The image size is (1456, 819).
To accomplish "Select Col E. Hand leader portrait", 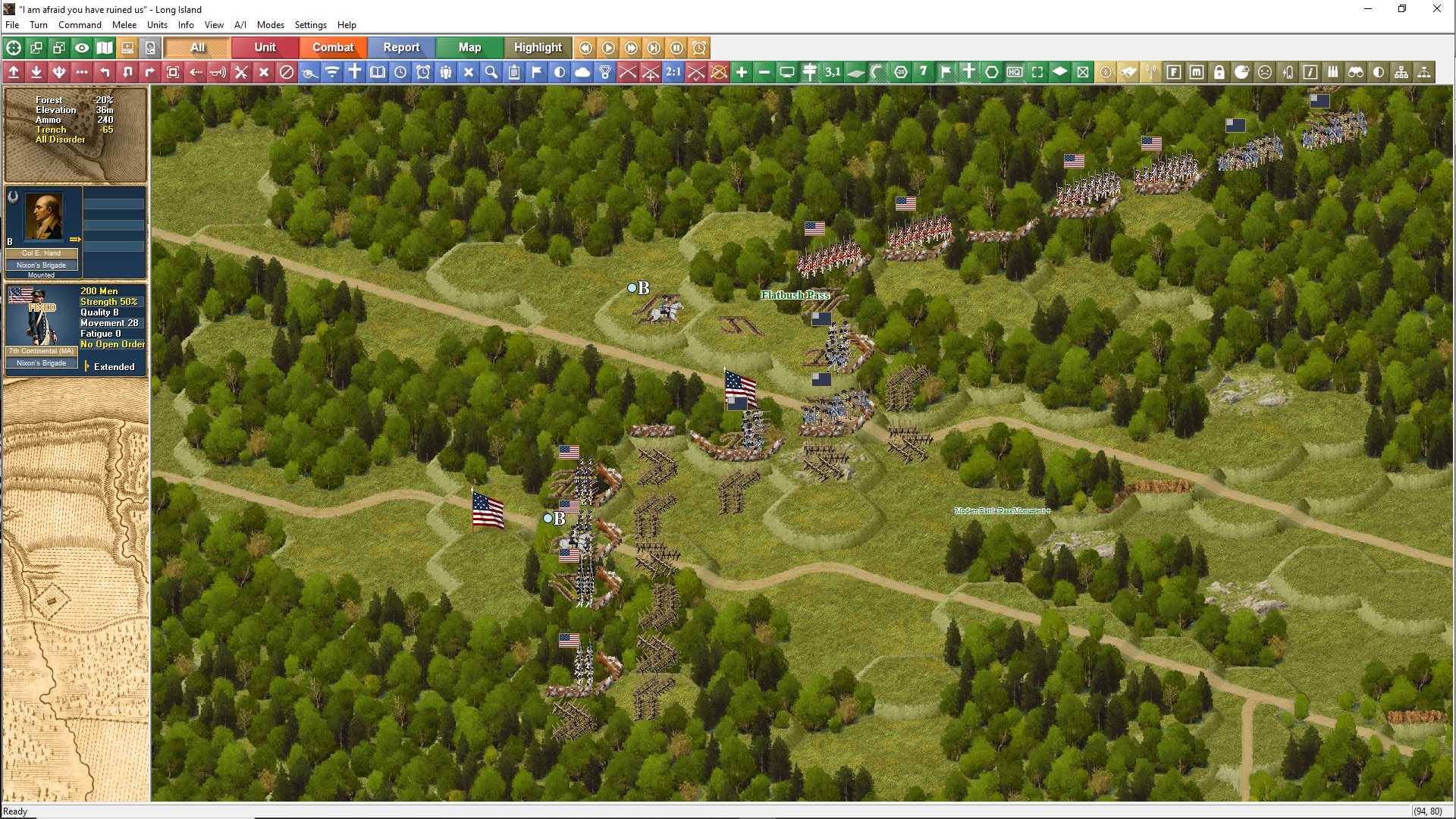I will (x=43, y=218).
